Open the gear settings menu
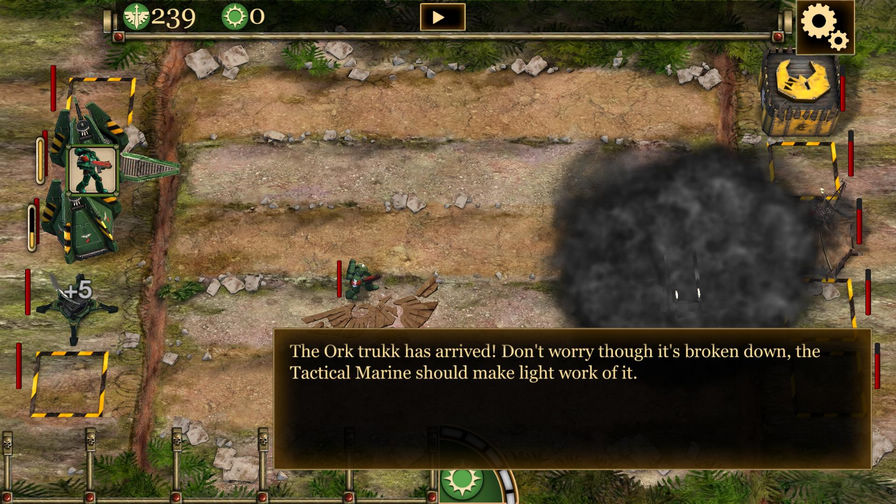The image size is (896, 504). click(825, 27)
